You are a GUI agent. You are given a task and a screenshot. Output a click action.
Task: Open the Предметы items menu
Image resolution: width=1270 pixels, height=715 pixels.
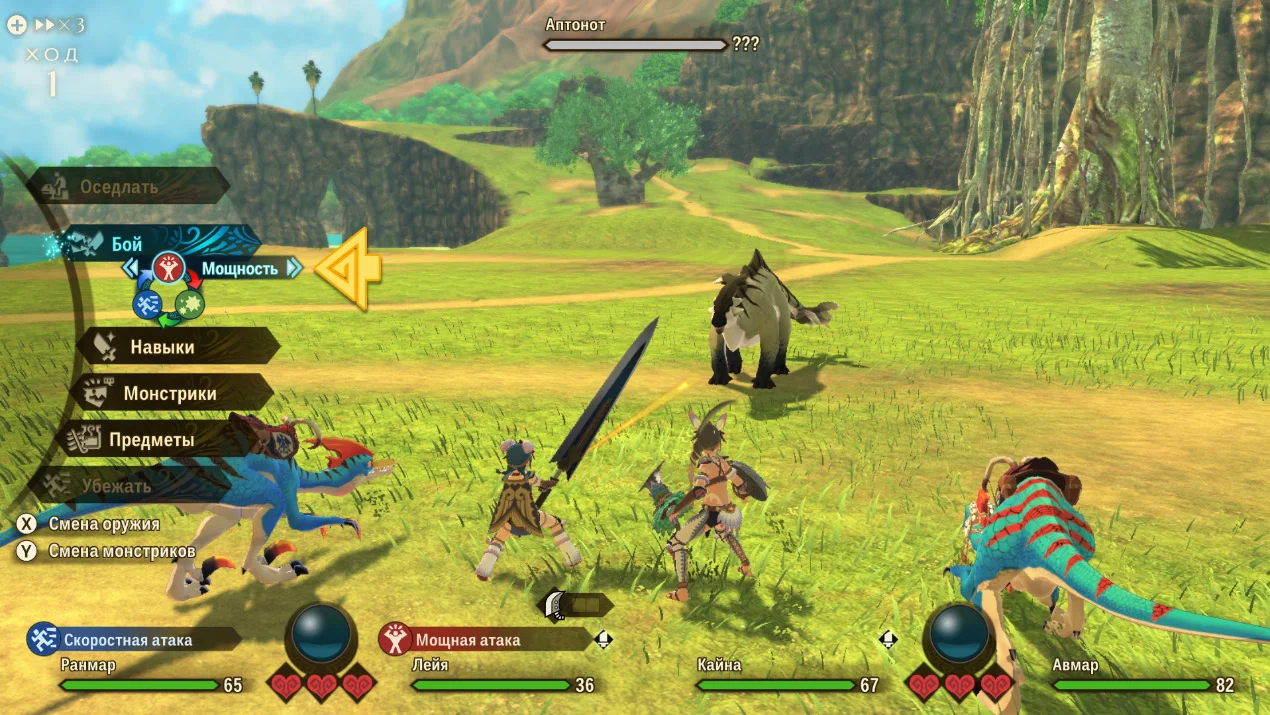coord(150,440)
